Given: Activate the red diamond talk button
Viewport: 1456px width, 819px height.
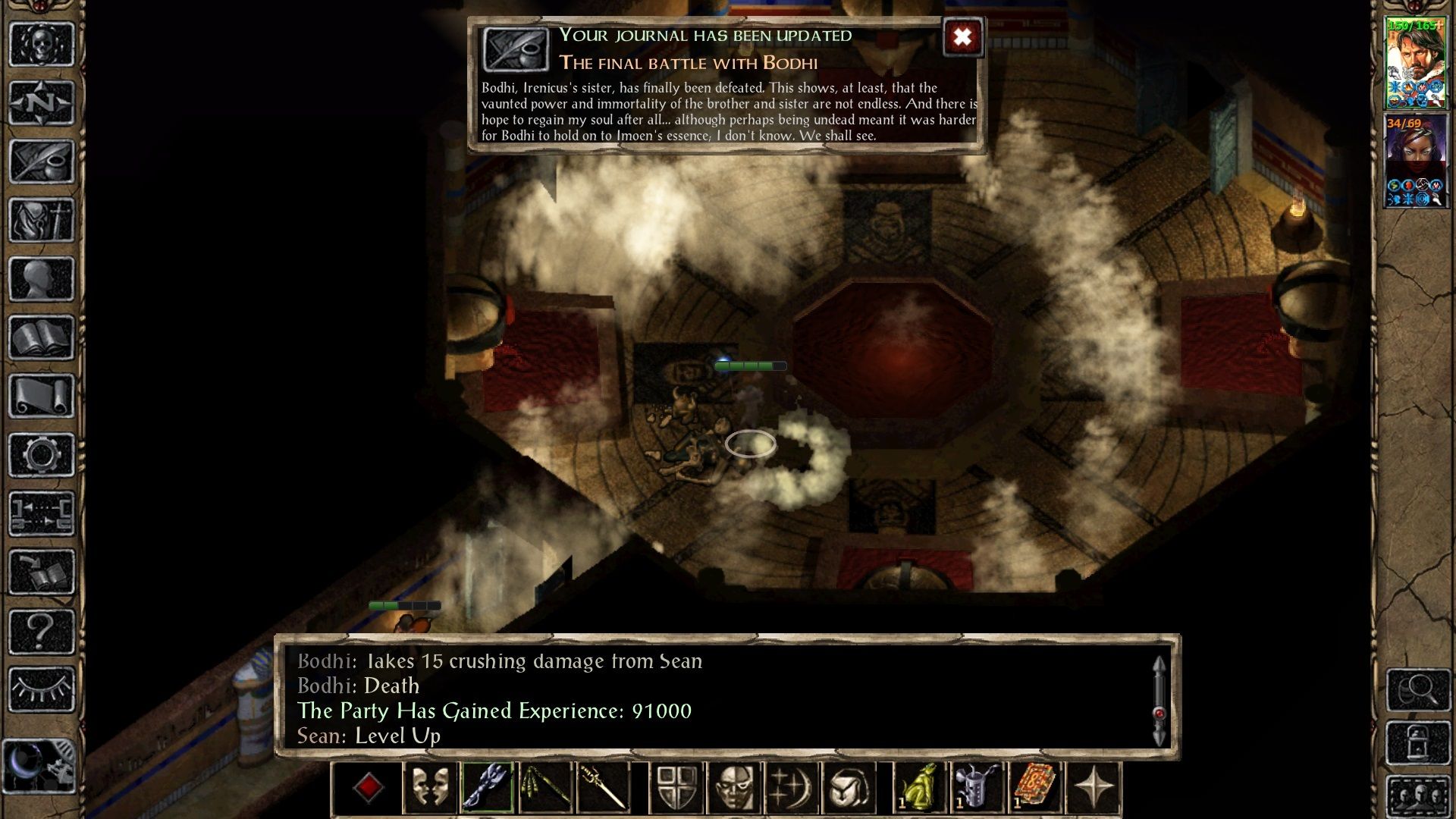Looking at the screenshot, I should pyautogui.click(x=368, y=788).
